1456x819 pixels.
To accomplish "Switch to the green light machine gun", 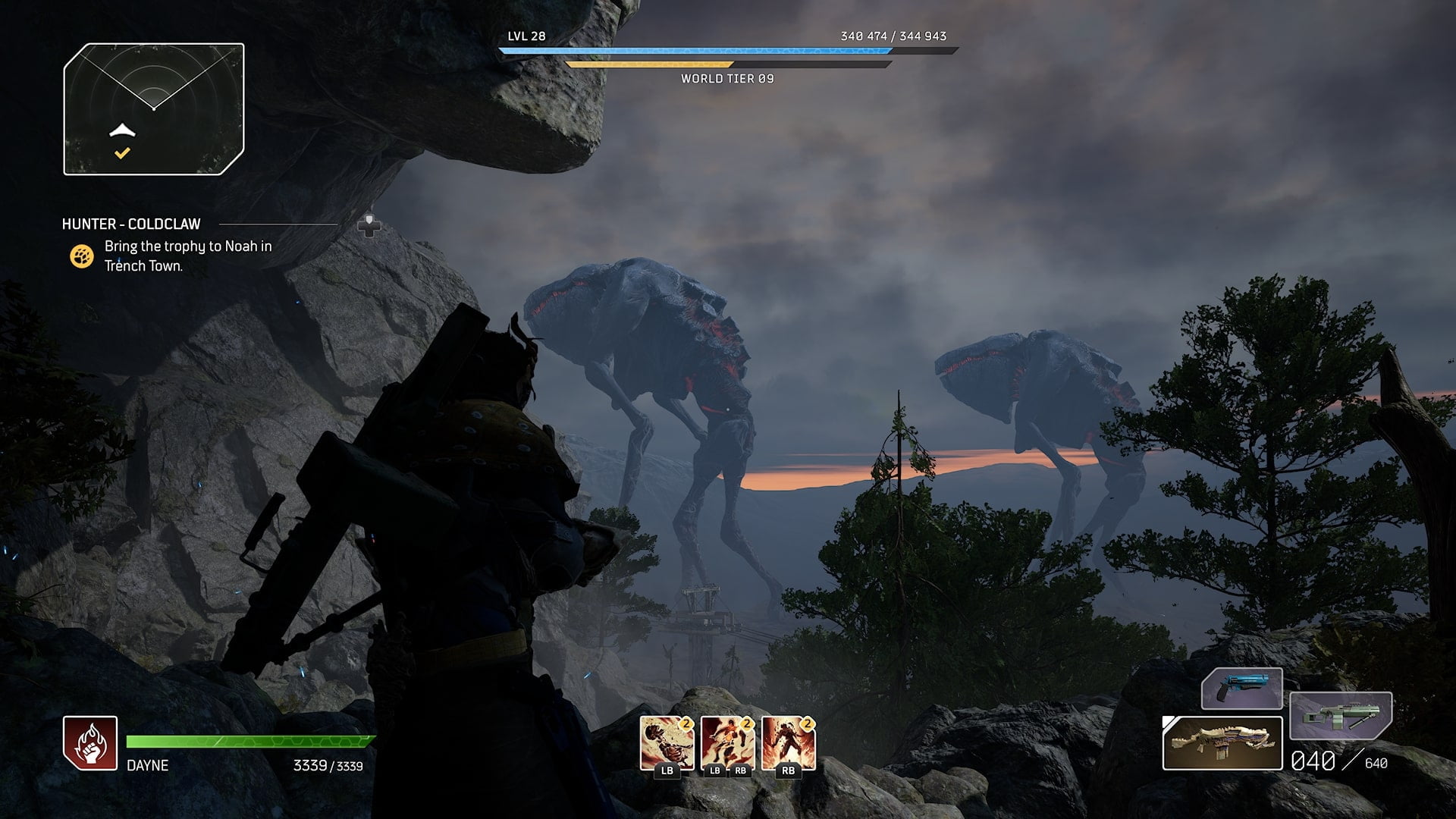I will [x=1340, y=716].
